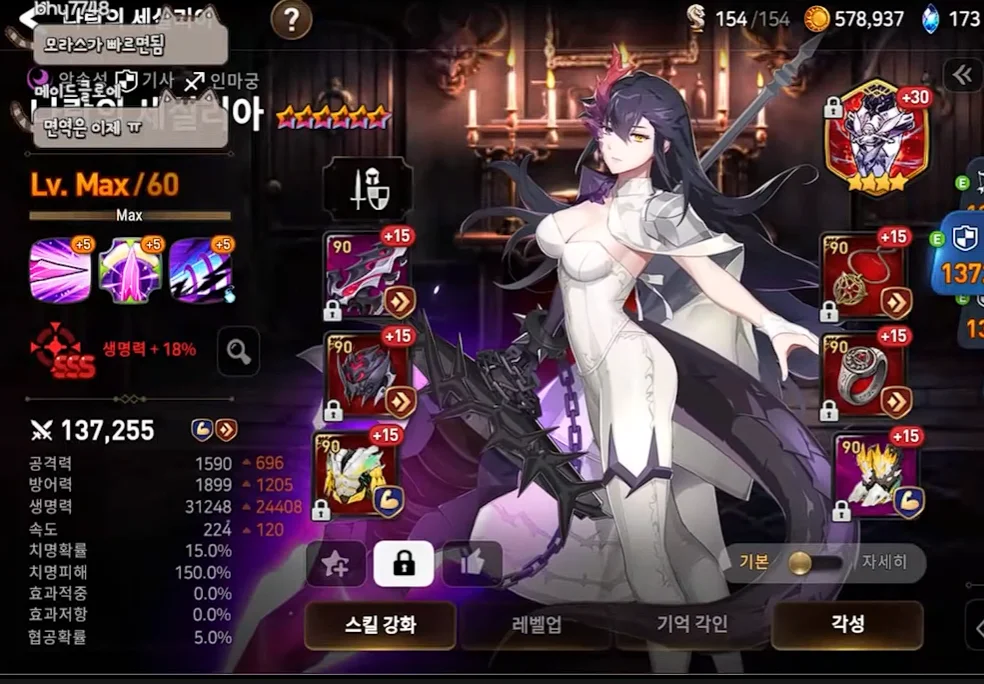Click the thumbs-up recommend button
This screenshot has height=684, width=984.
[472, 564]
